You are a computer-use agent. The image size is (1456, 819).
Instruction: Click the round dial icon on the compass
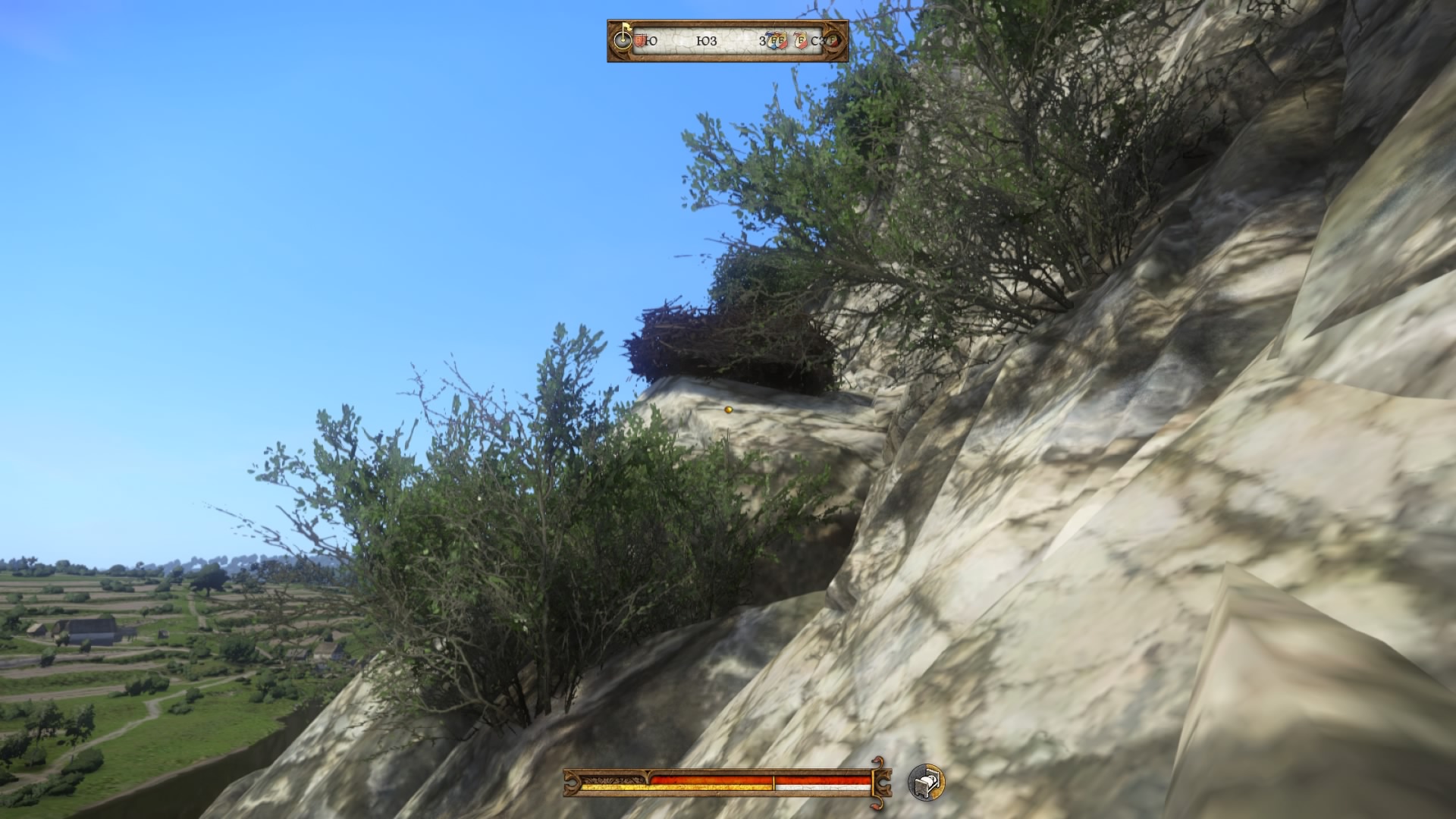tap(623, 40)
